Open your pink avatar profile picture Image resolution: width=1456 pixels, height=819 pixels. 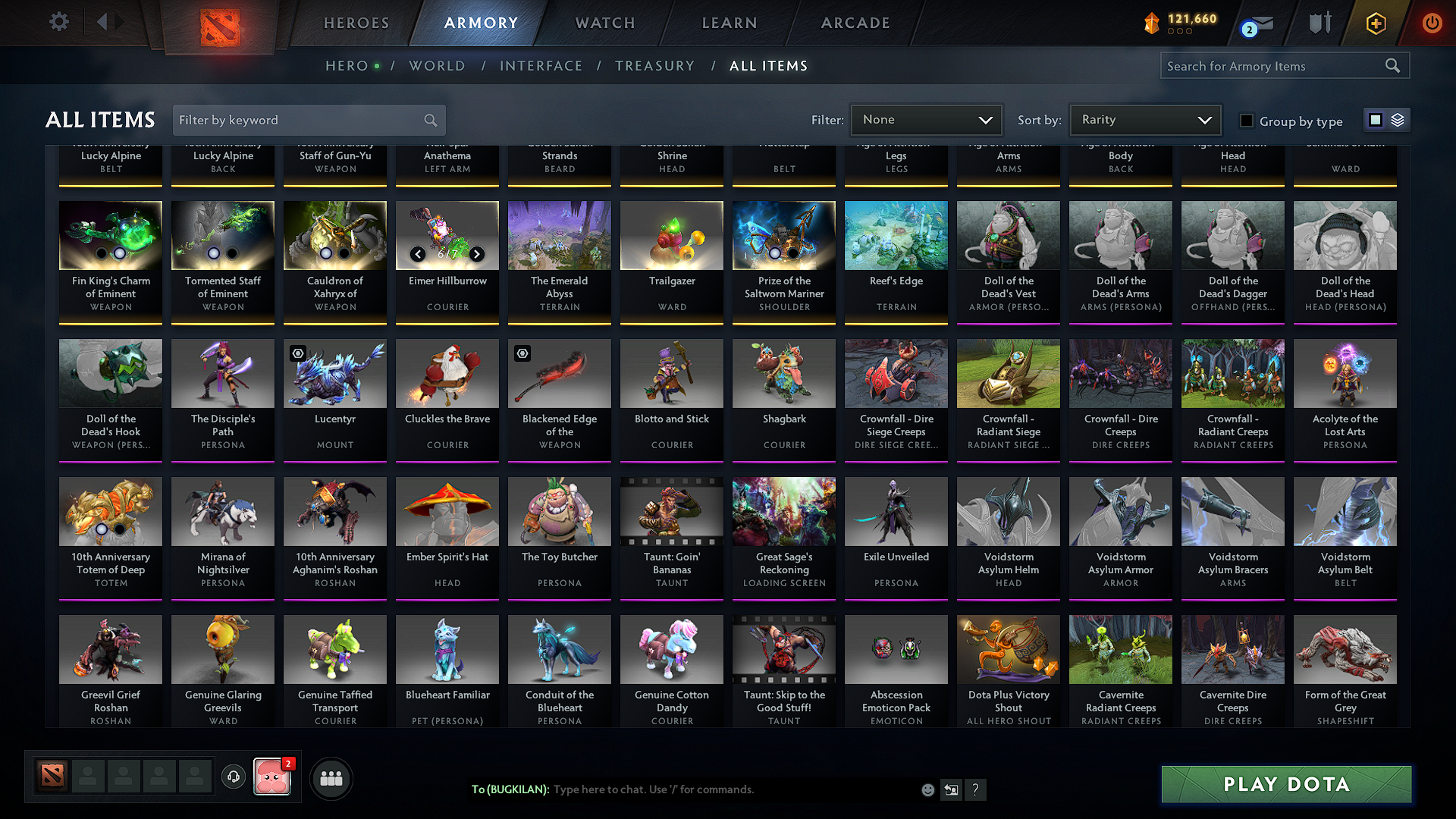[x=273, y=778]
